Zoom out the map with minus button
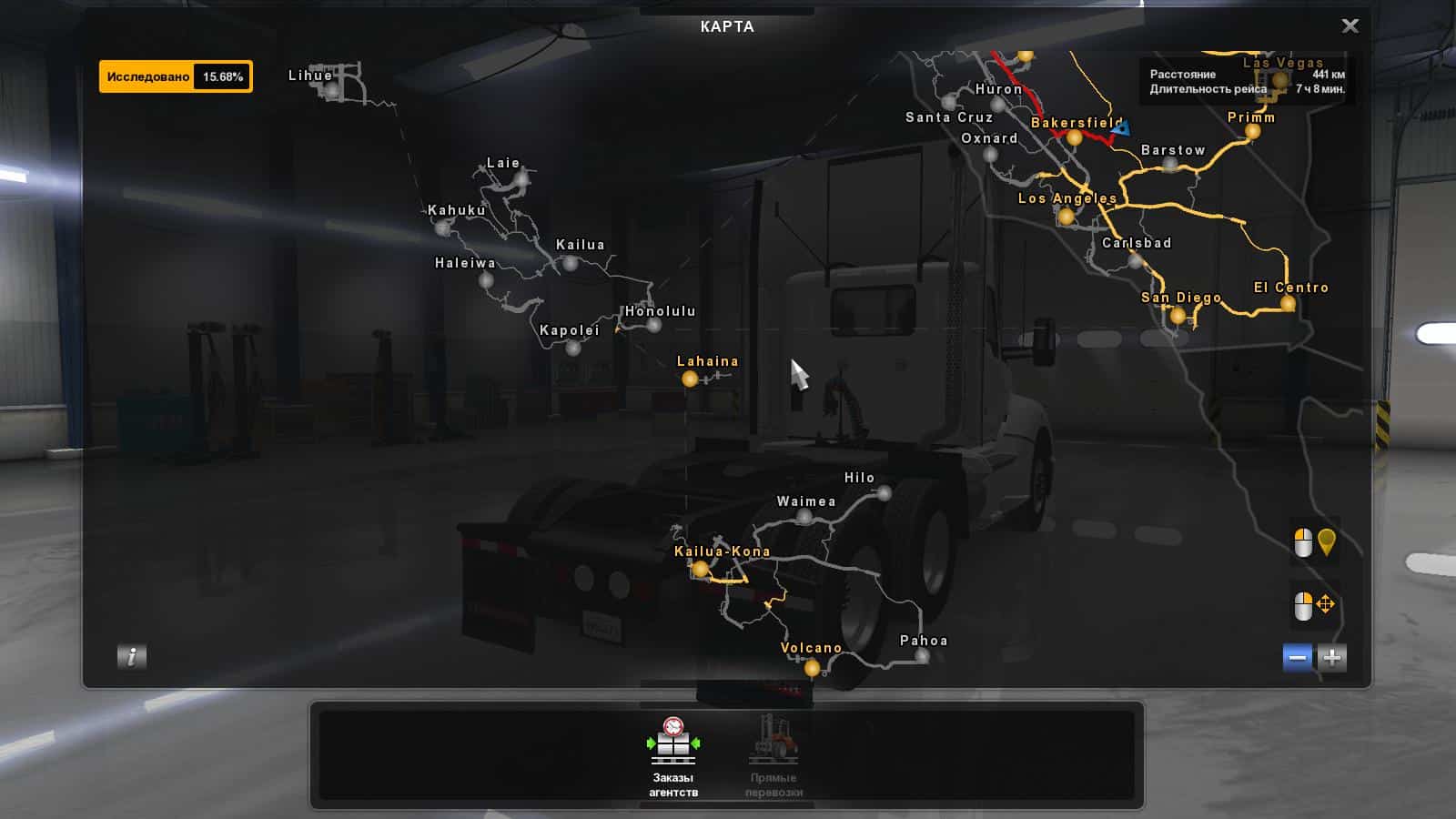Screen dimensions: 1456x819 tap(1298, 657)
